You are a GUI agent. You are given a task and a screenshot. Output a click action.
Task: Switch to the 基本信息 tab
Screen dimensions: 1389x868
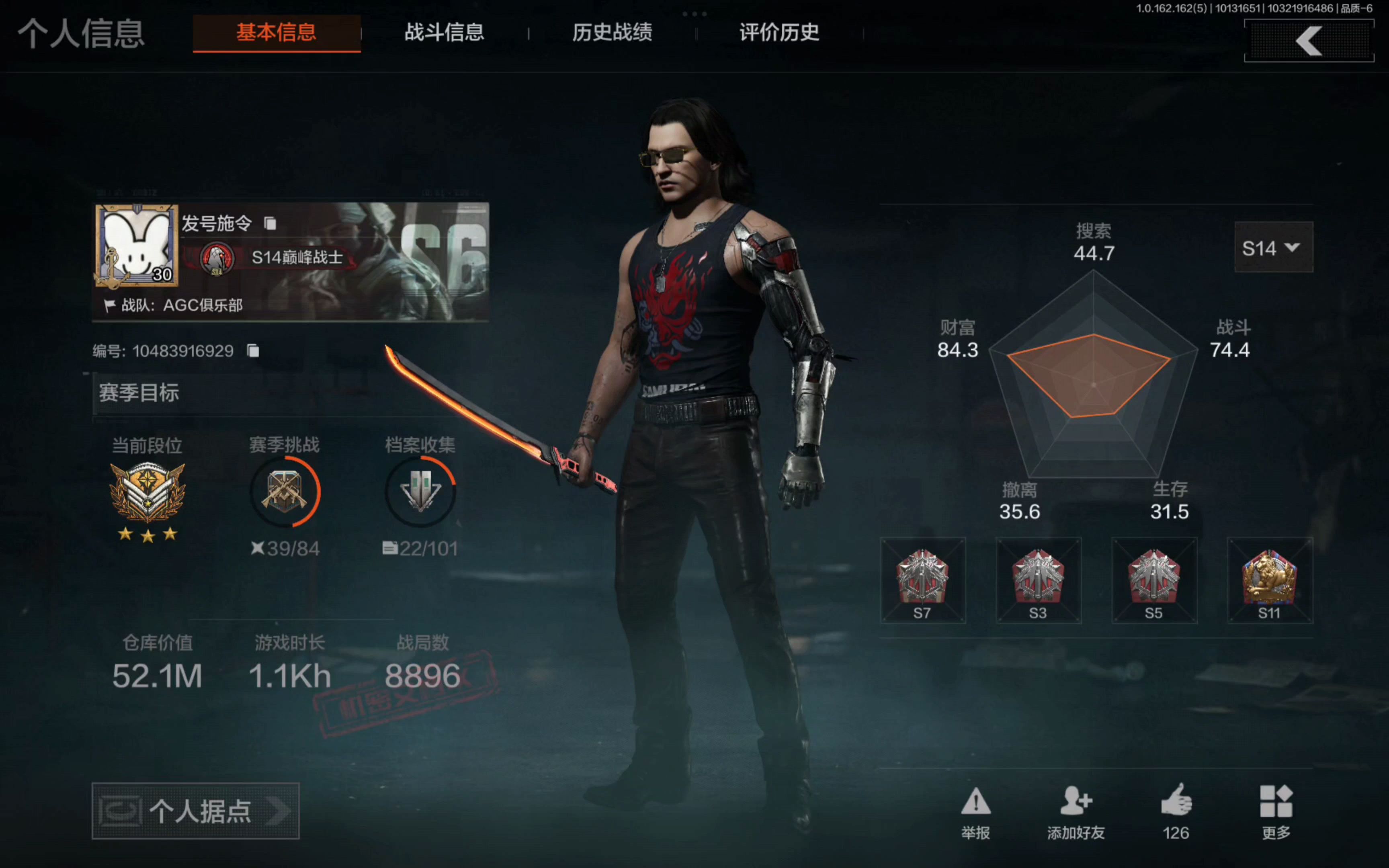click(x=276, y=33)
